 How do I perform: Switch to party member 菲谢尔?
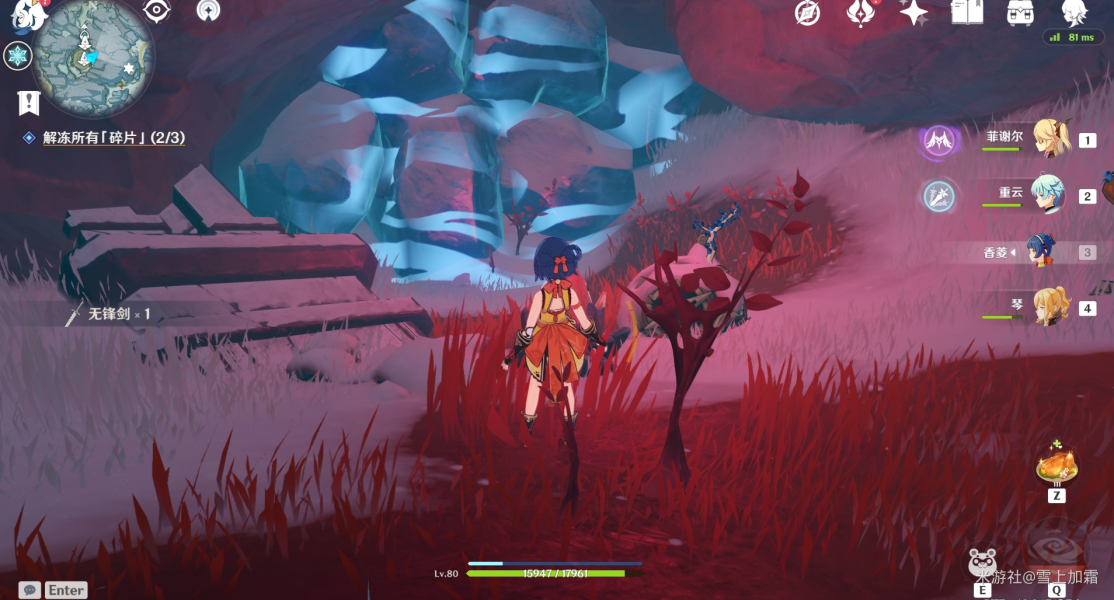coord(1049,139)
